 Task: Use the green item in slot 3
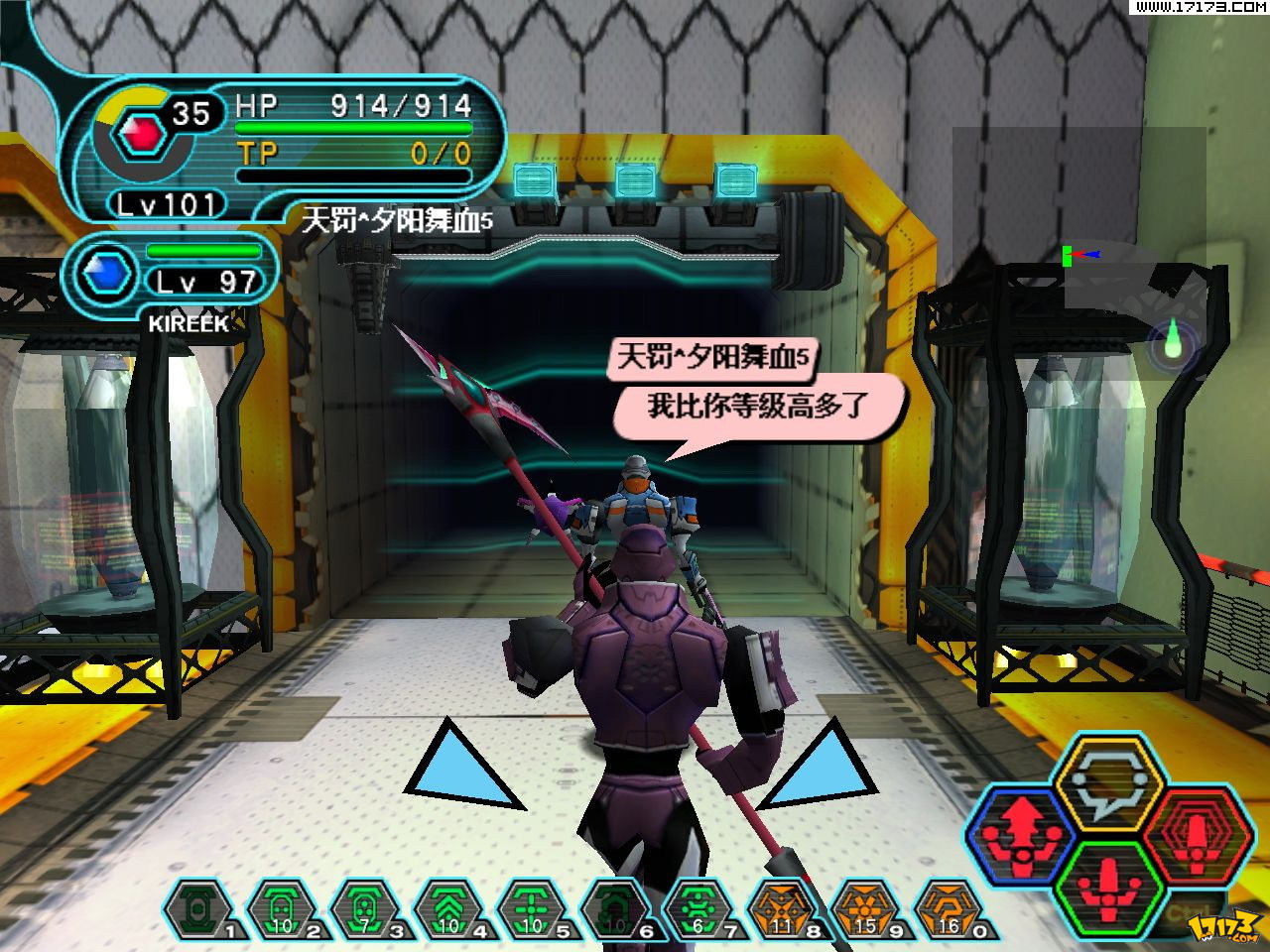(363, 909)
